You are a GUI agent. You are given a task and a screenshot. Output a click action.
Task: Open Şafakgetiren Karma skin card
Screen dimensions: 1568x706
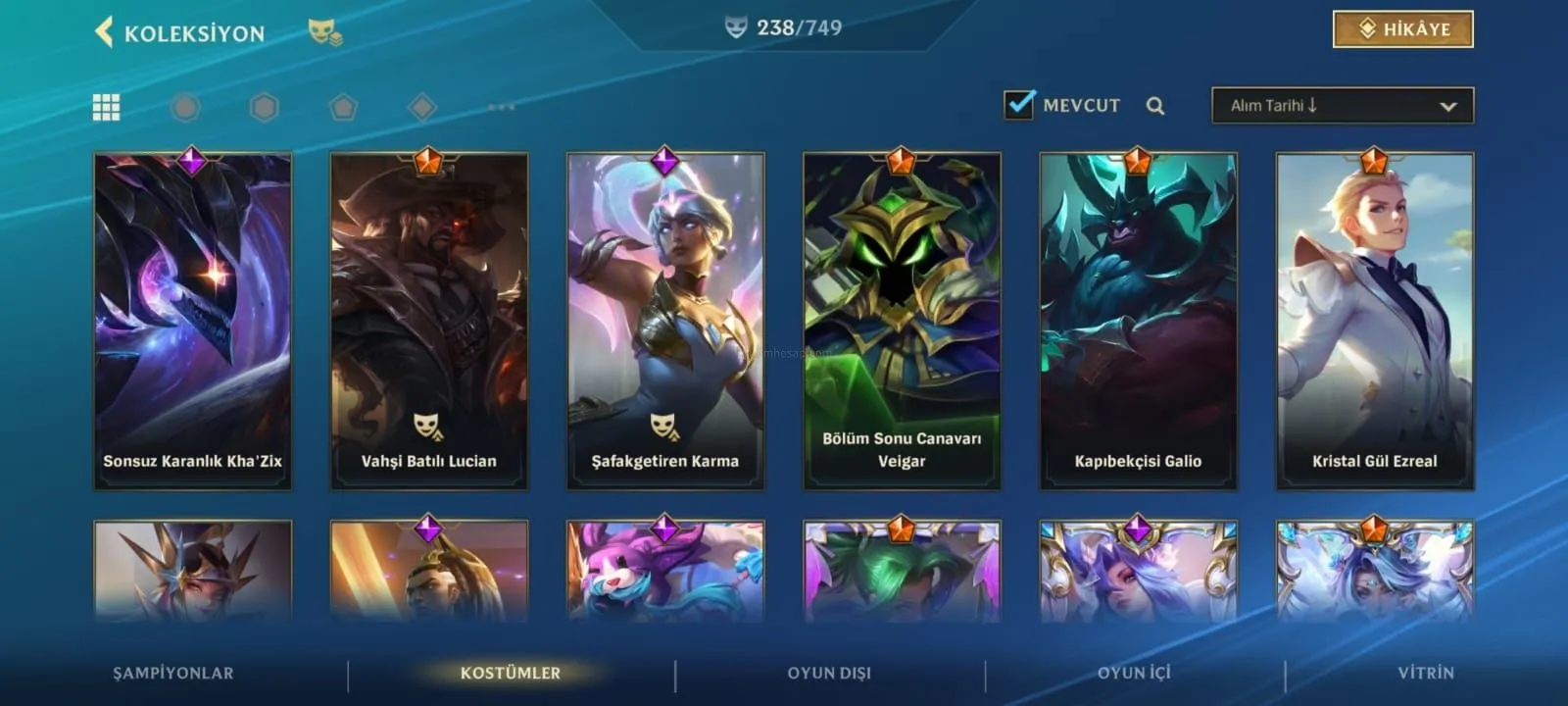point(665,320)
